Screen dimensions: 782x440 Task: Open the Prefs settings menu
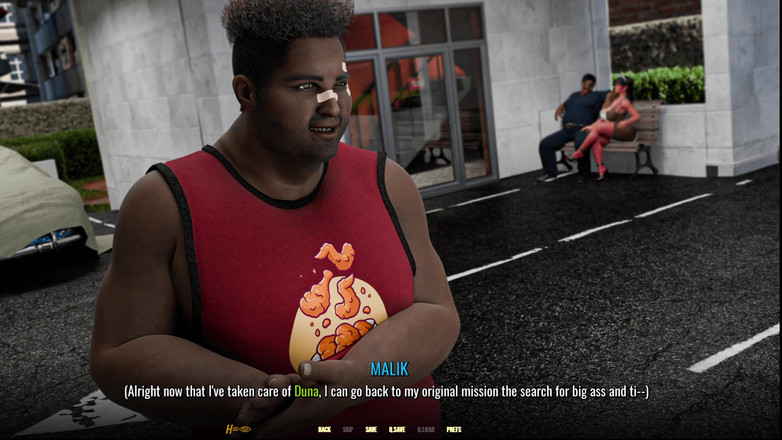coord(453,429)
